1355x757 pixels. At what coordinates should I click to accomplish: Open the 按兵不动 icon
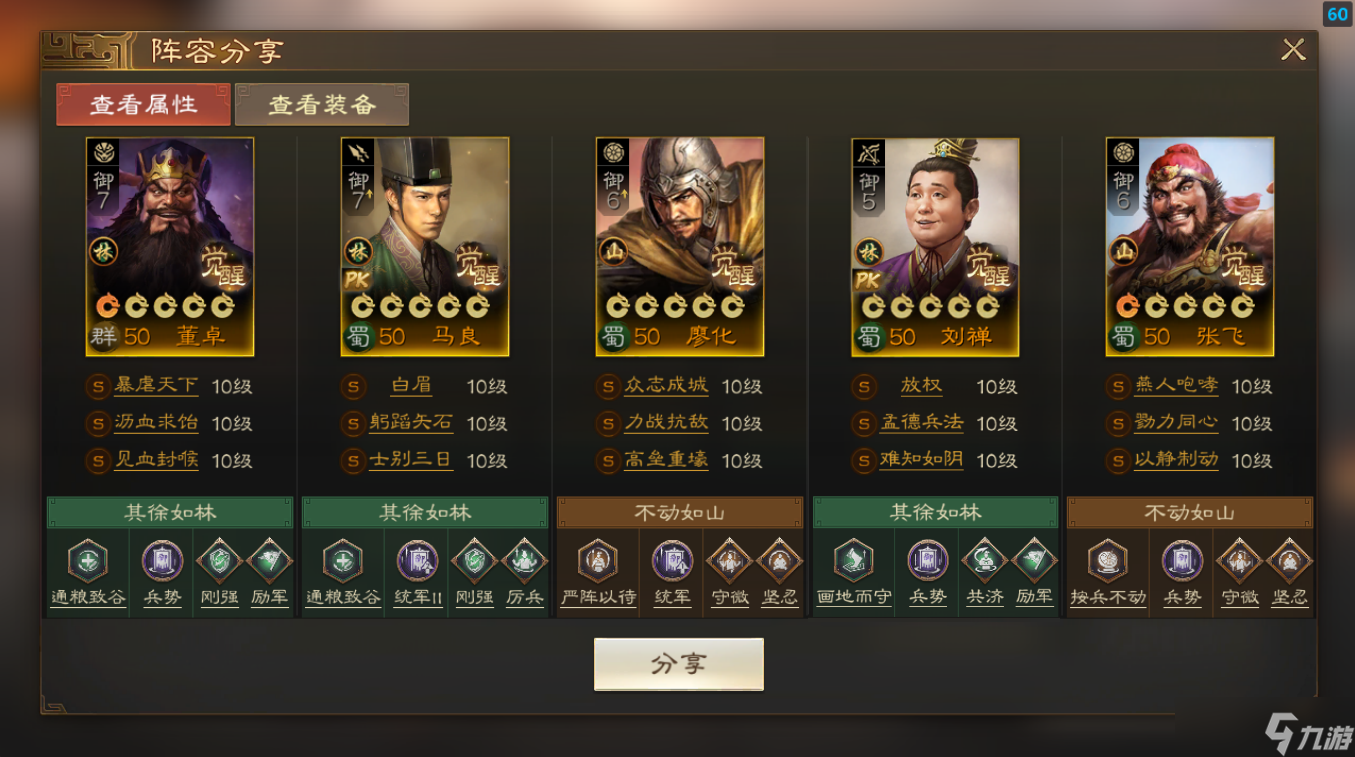tap(1108, 562)
